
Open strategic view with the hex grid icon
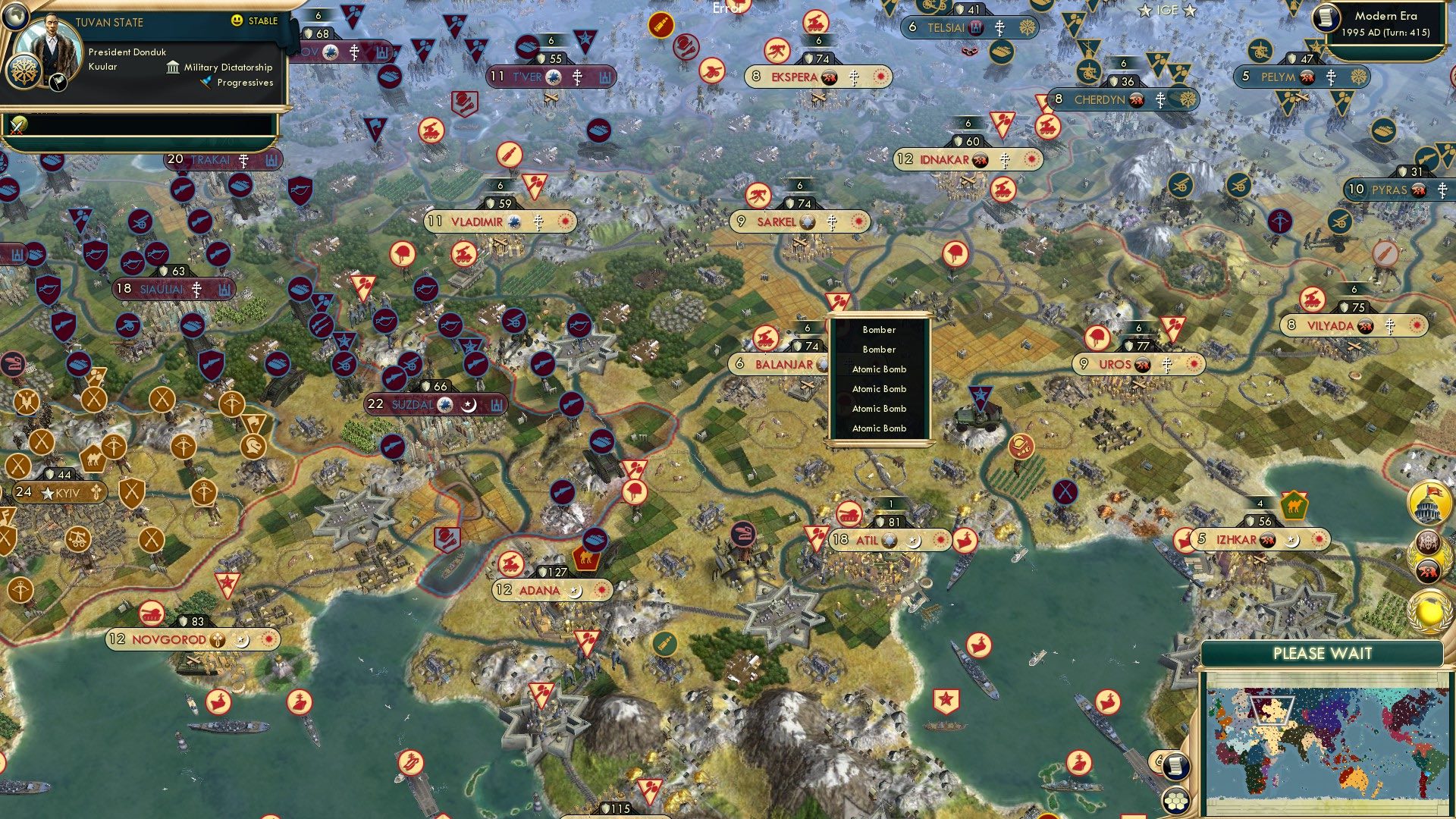pyautogui.click(x=1176, y=801)
